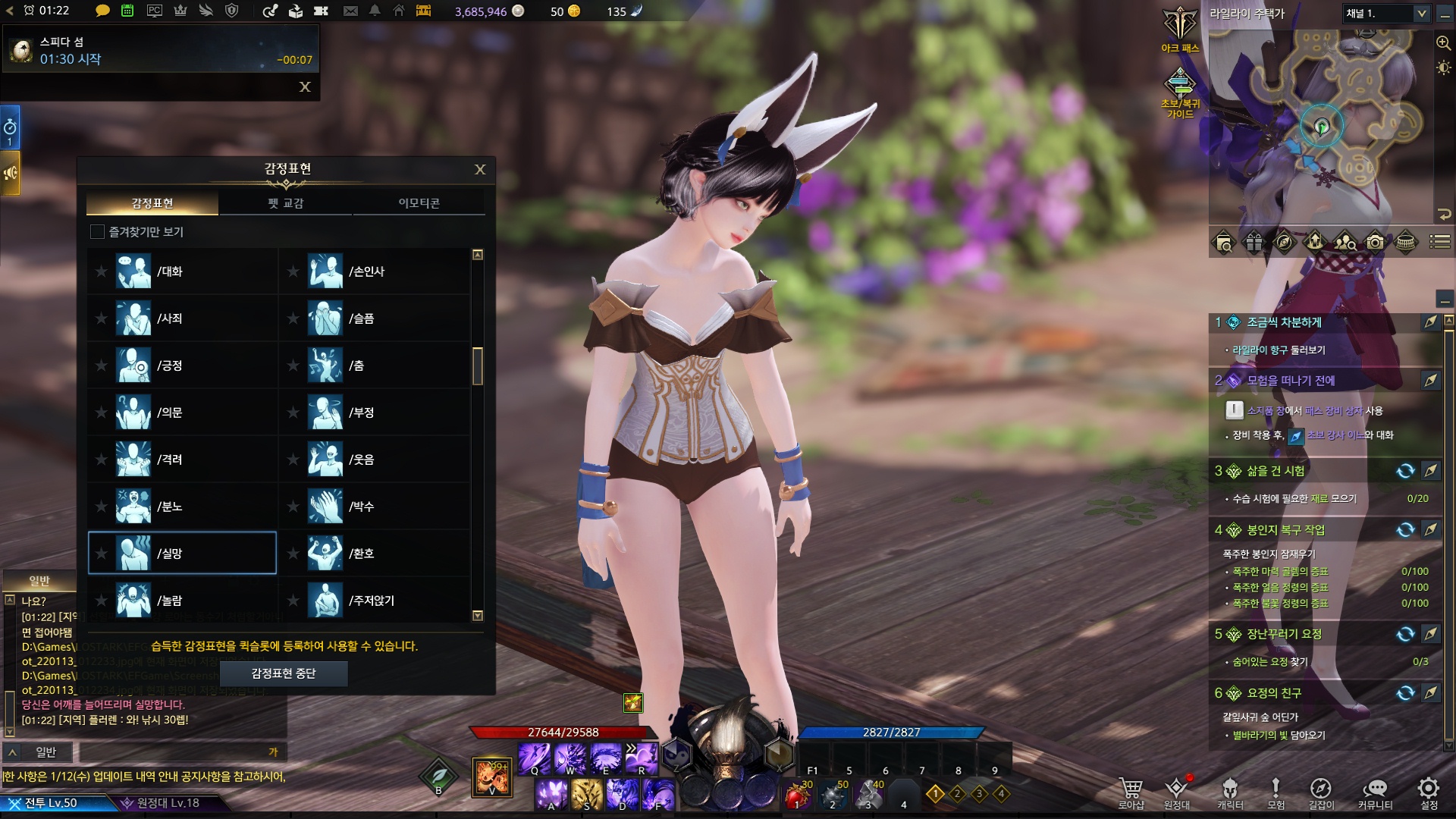The image size is (1456, 819).
Task: Click the 감정표현 중단 button
Action: click(x=283, y=673)
